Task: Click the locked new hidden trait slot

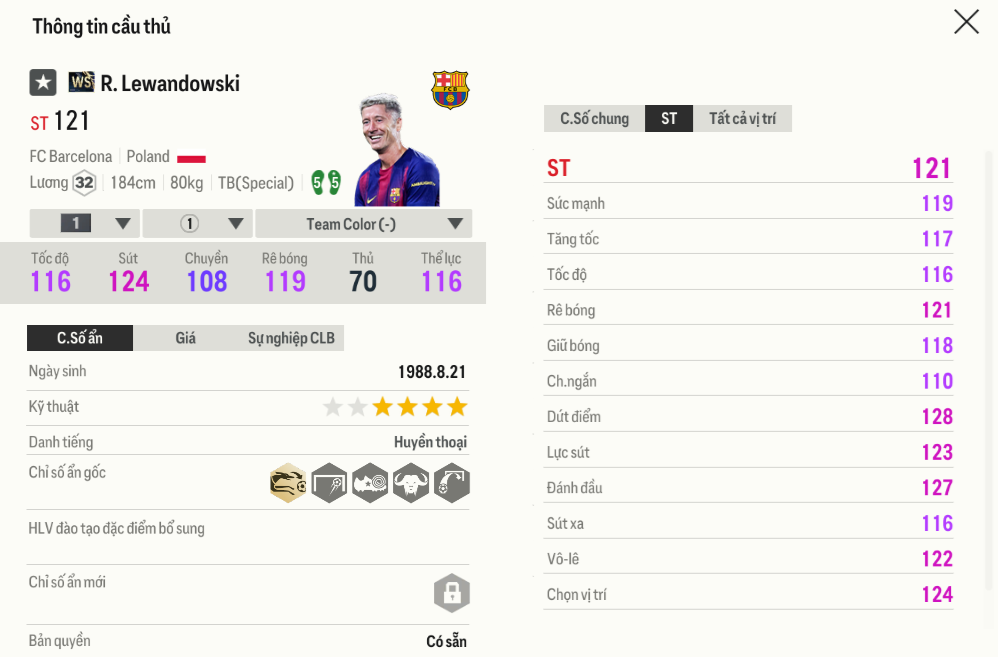Action: click(451, 593)
